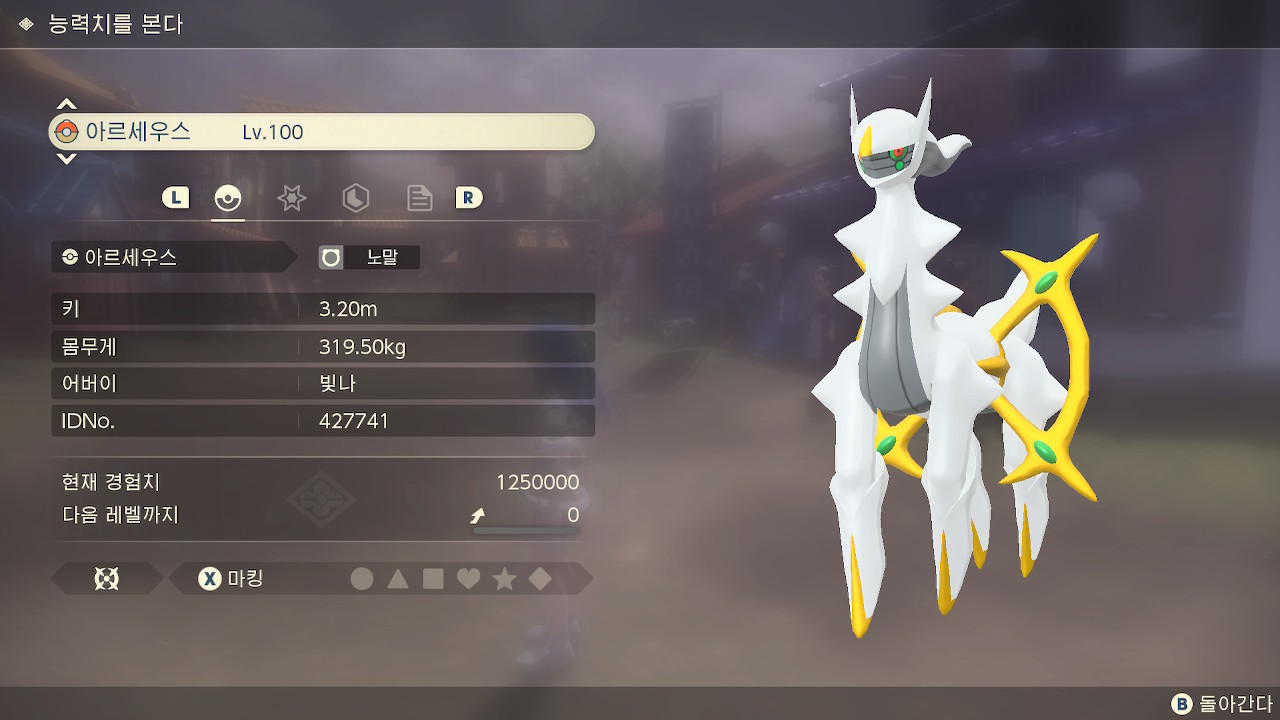The height and width of the screenshot is (720, 1280).
Task: Click the 아르세우스 Lv.100 name bar
Action: tap(322, 132)
